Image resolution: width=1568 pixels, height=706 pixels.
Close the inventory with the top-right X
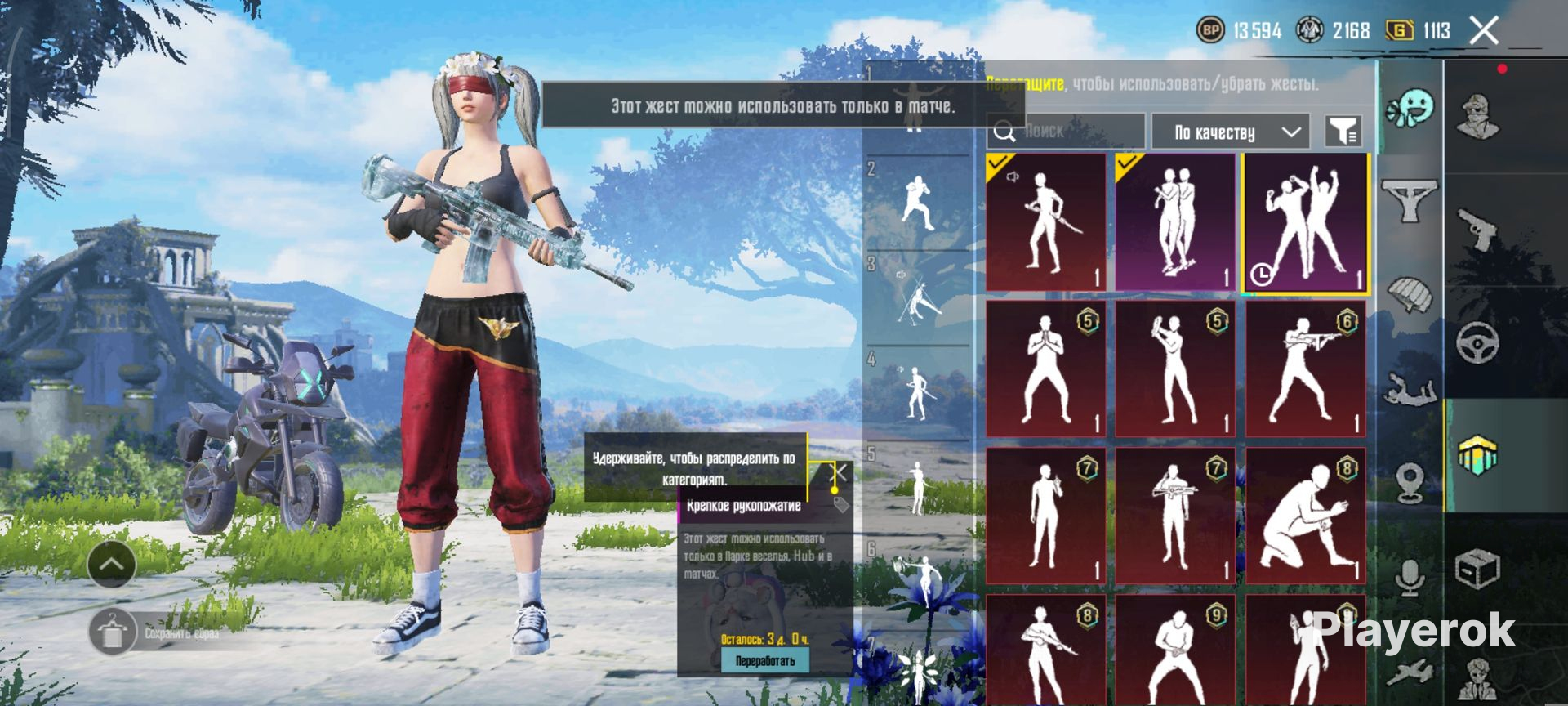pos(1484,31)
